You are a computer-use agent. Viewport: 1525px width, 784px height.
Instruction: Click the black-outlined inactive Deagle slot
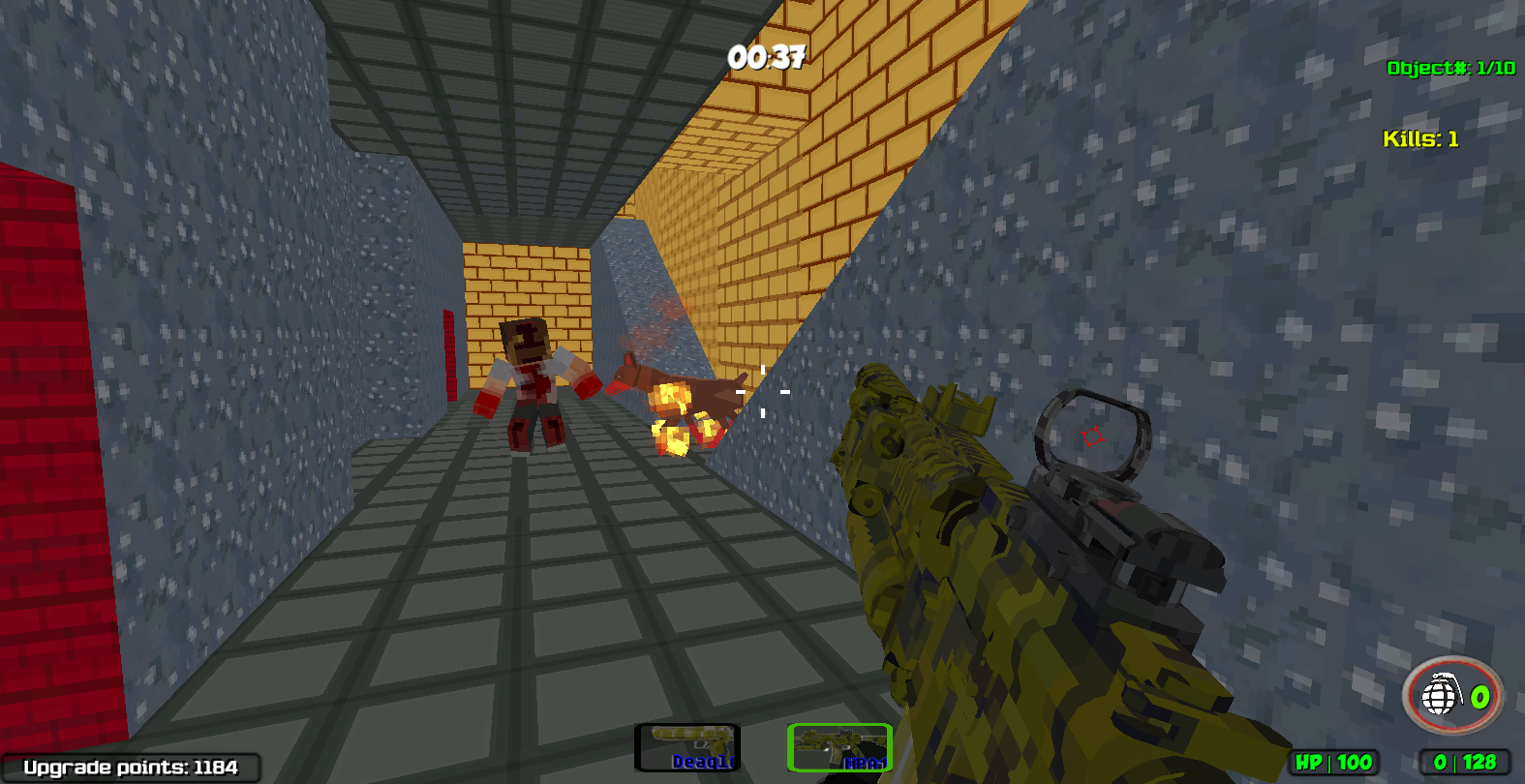(687, 745)
